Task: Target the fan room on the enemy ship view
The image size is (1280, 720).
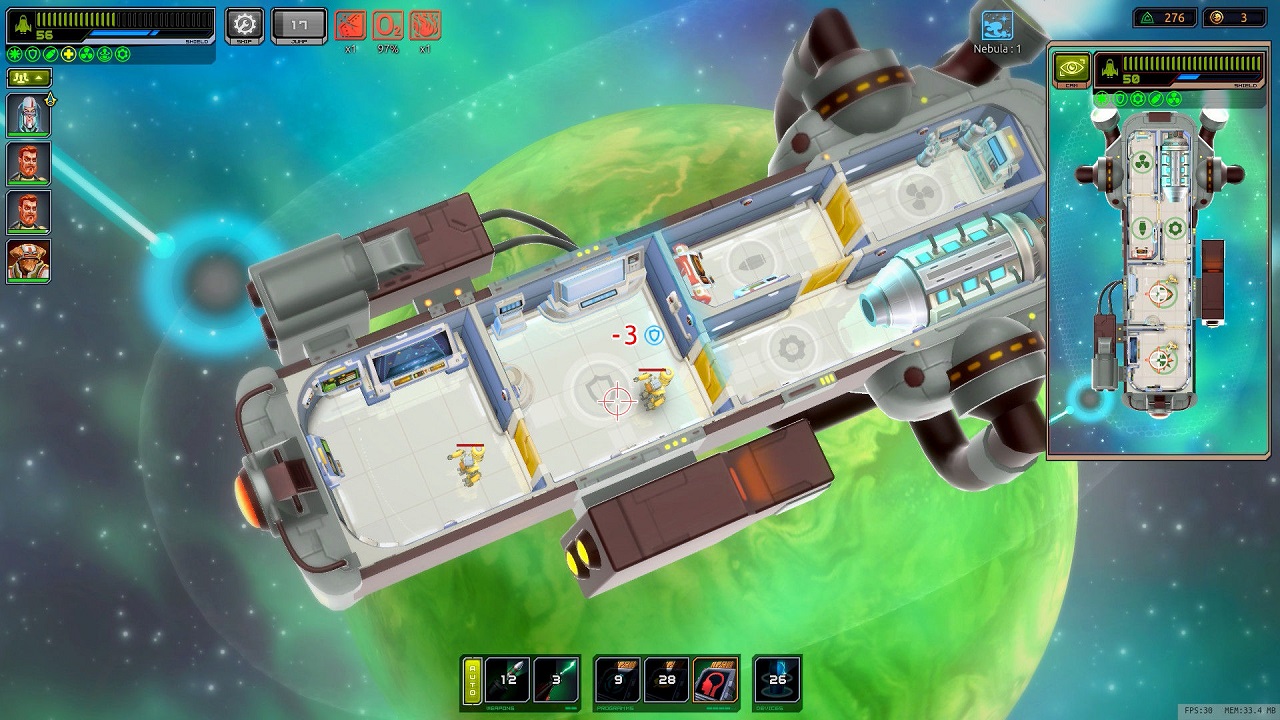Action: click(x=1141, y=163)
